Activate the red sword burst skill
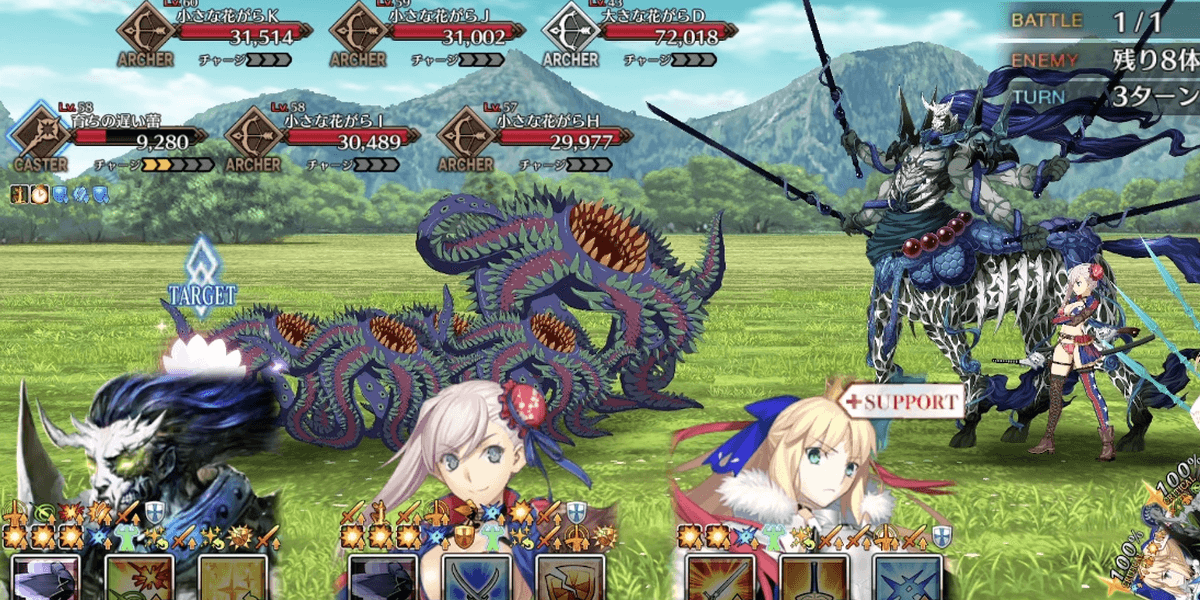This screenshot has width=1200, height=600. pos(720,580)
